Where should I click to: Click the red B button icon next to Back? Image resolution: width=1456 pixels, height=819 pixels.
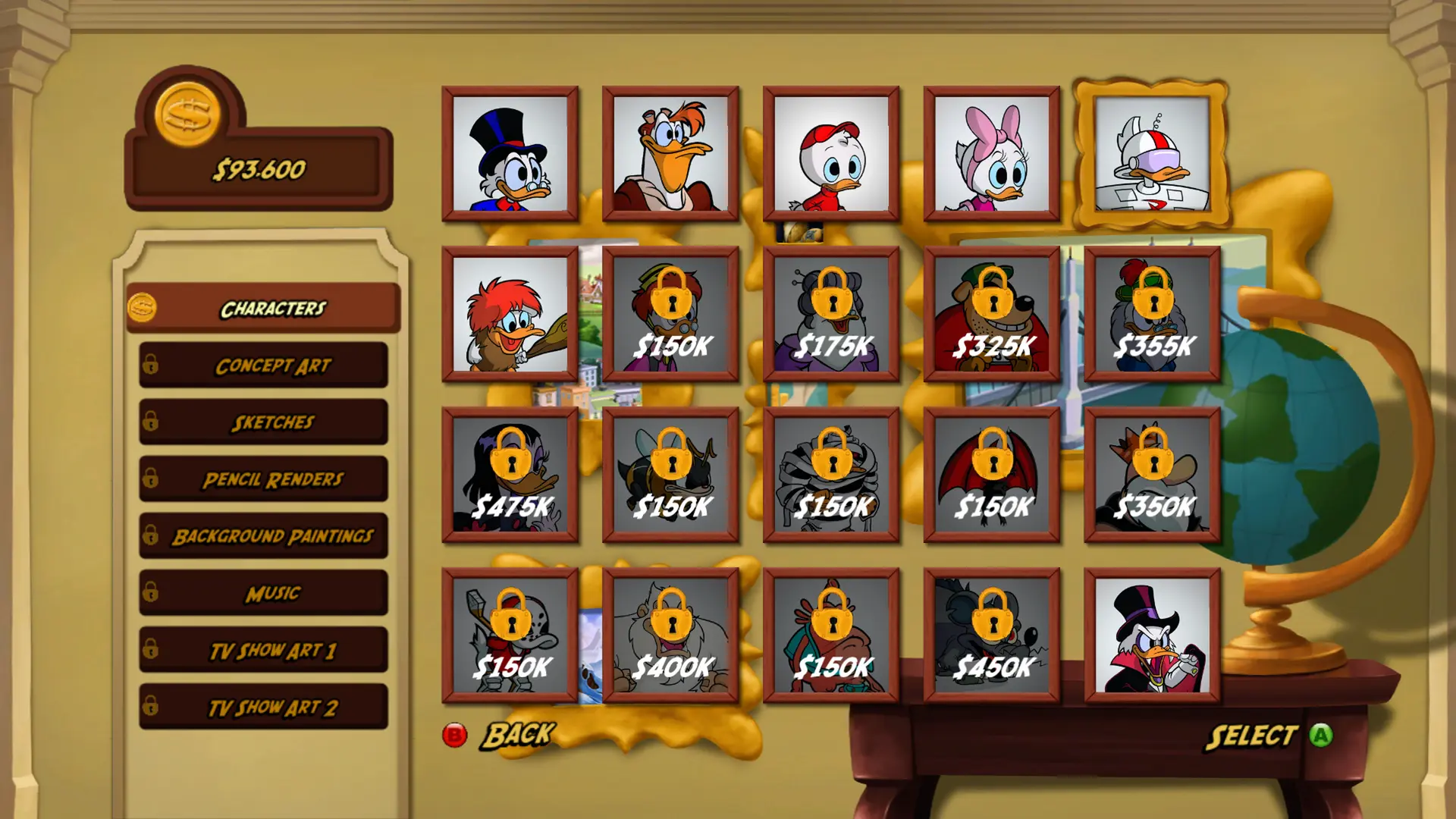(x=455, y=734)
